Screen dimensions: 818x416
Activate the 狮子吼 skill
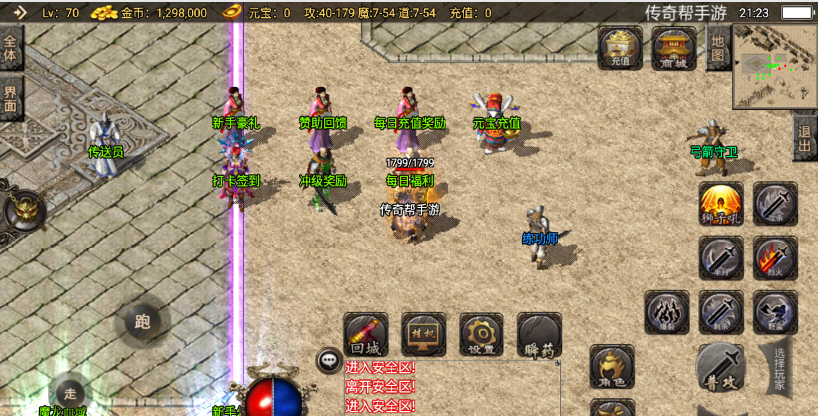[720, 204]
